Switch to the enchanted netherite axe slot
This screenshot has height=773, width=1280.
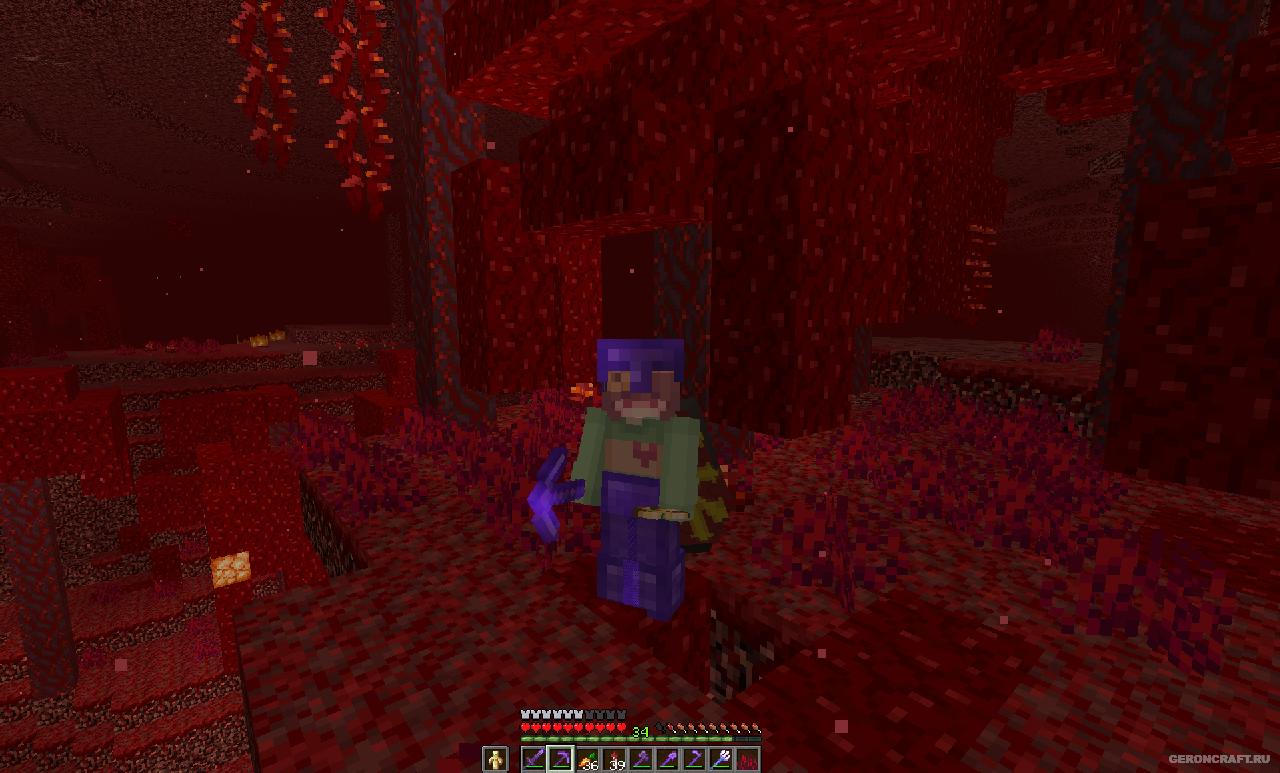click(640, 760)
